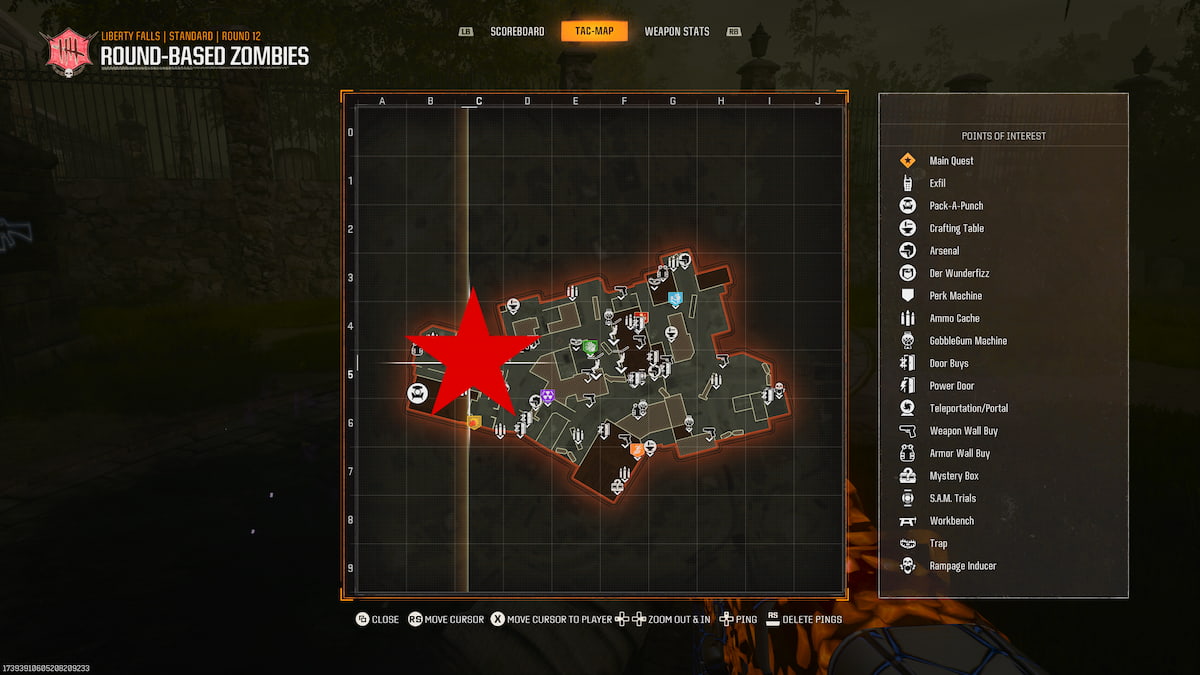
Task: Select the Mystery Box legend entry
Action: click(x=953, y=476)
